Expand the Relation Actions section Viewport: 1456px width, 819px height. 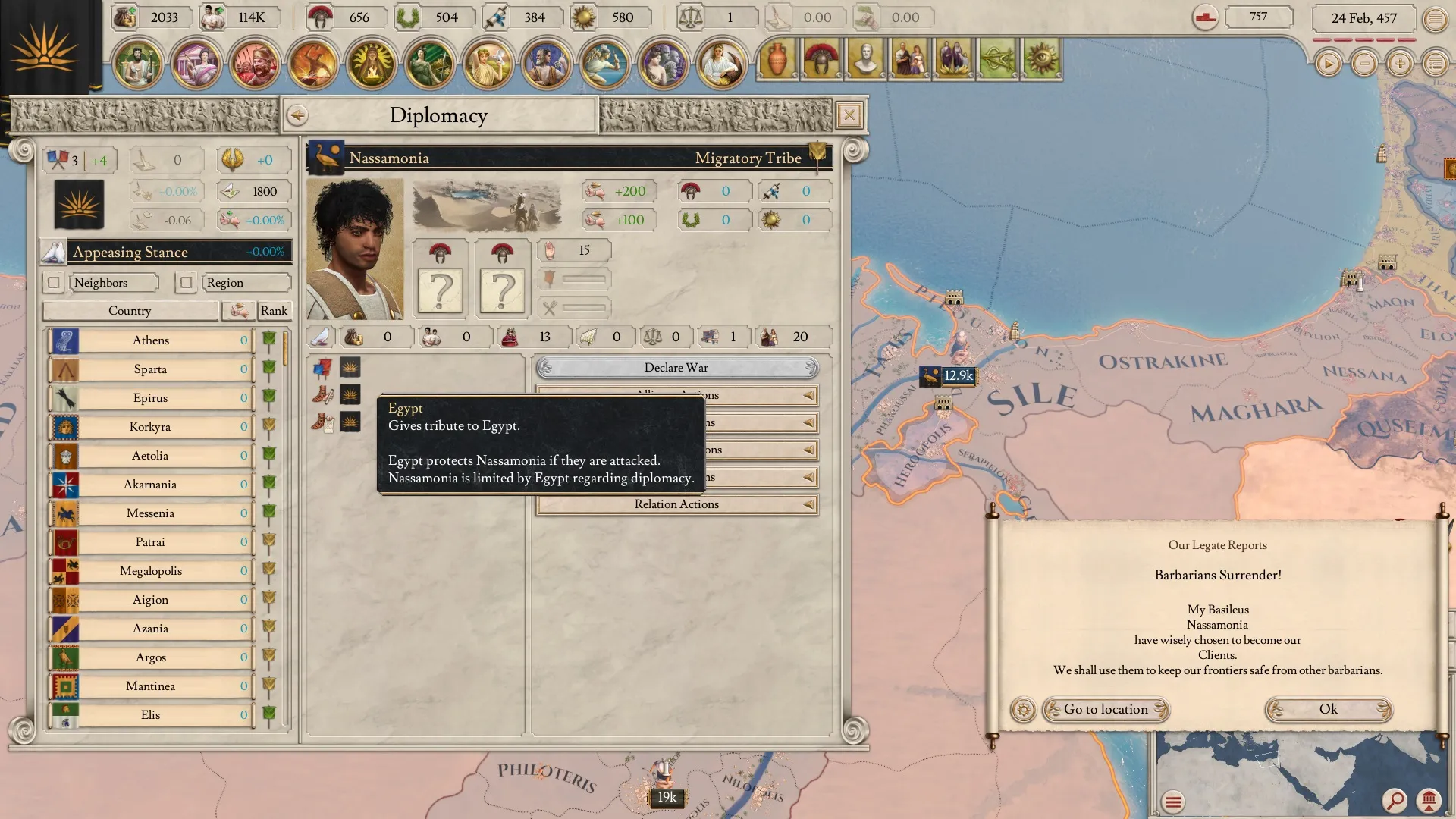676,504
